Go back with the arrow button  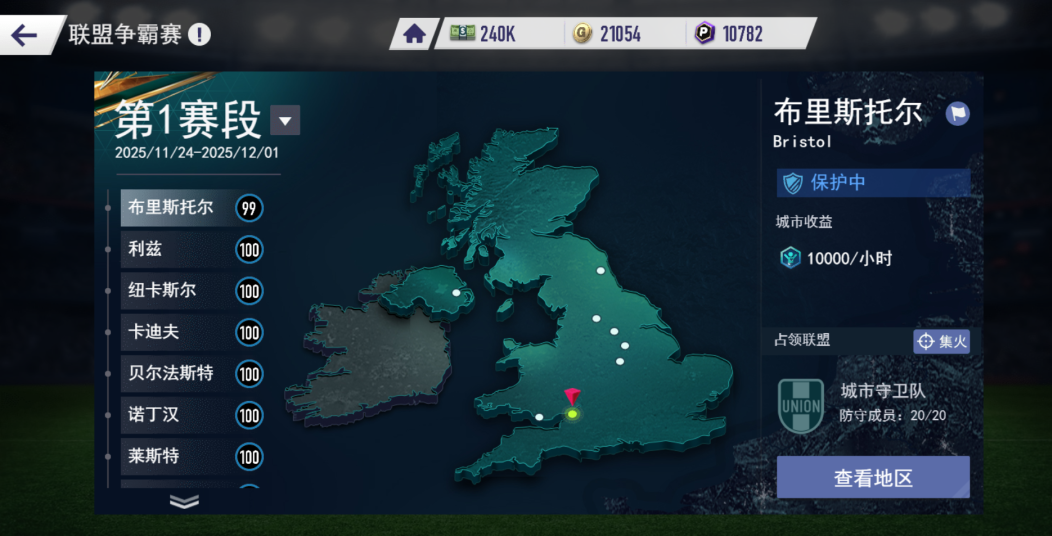point(24,35)
